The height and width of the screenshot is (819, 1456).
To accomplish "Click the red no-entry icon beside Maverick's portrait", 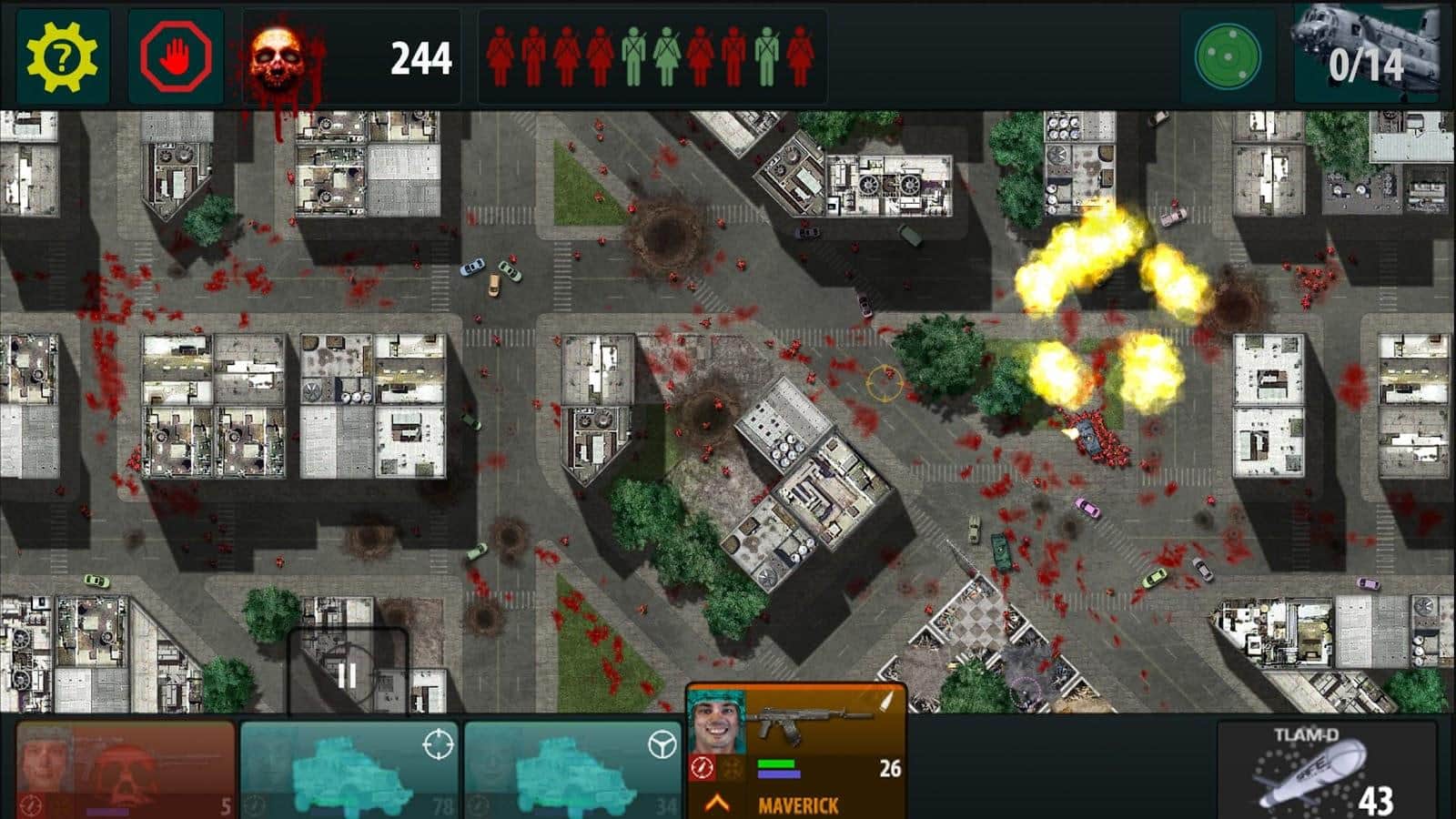I will tap(701, 766).
